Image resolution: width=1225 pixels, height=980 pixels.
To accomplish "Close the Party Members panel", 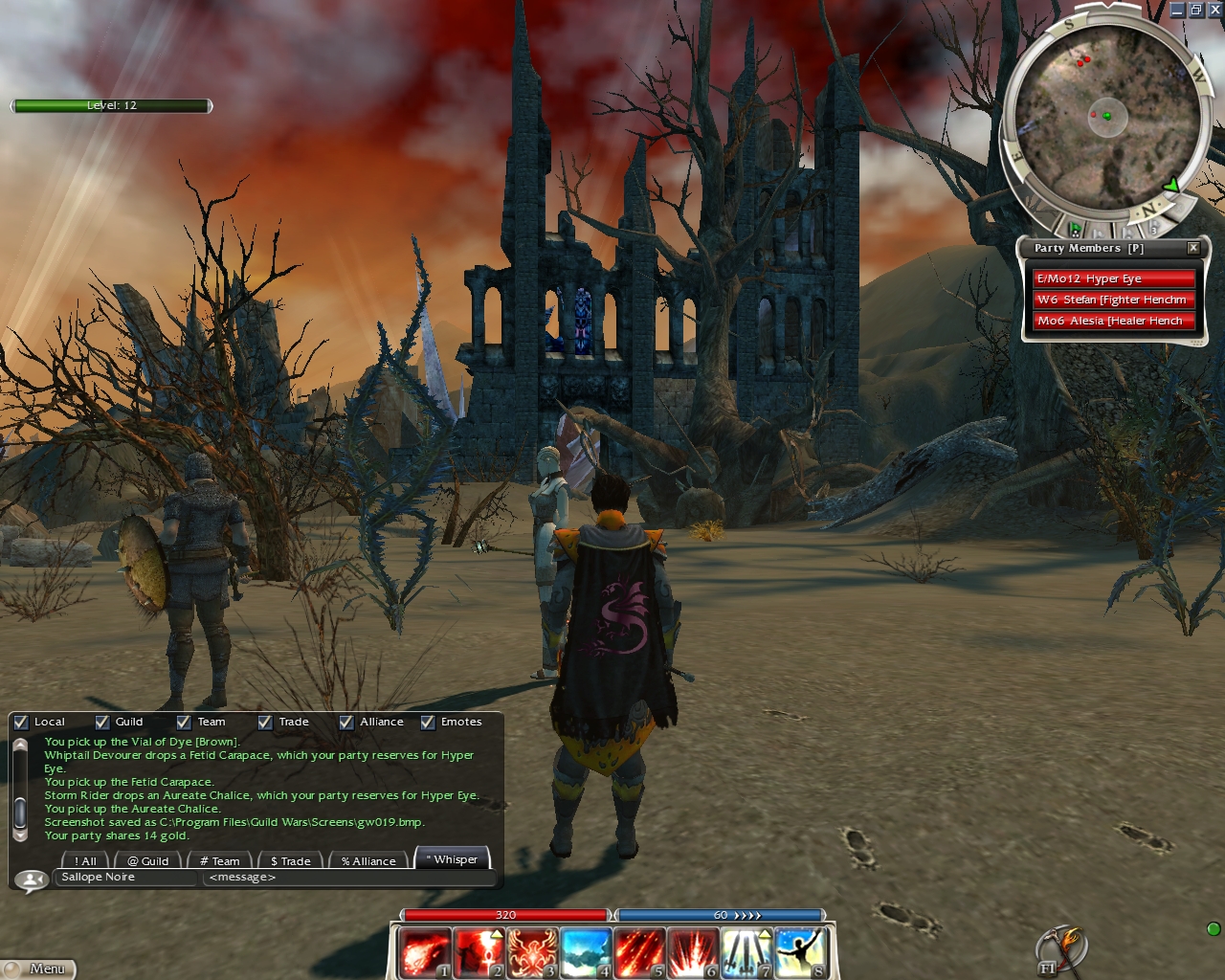I will 1193,248.
